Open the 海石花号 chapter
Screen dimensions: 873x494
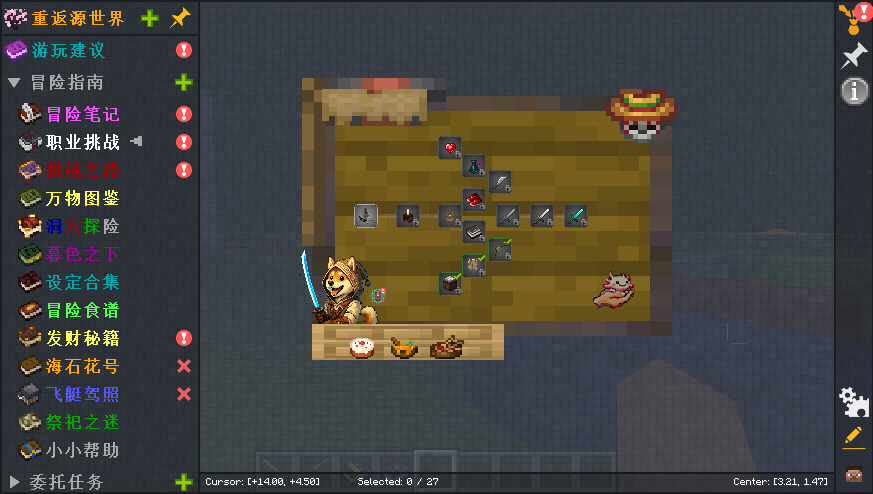(82, 366)
